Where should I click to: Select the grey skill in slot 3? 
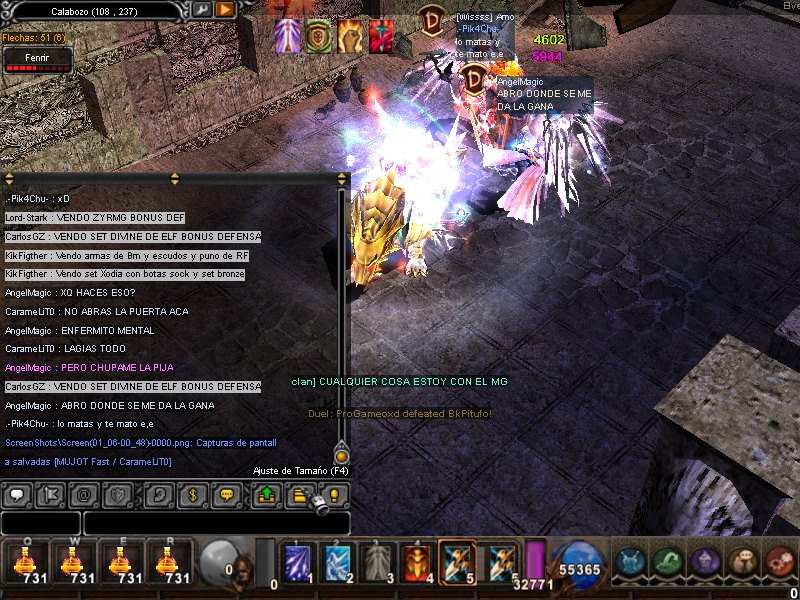(x=377, y=562)
